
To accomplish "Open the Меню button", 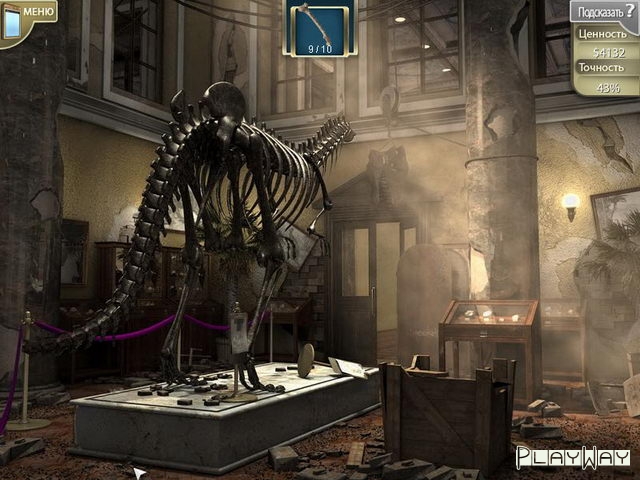I will (x=30, y=13).
